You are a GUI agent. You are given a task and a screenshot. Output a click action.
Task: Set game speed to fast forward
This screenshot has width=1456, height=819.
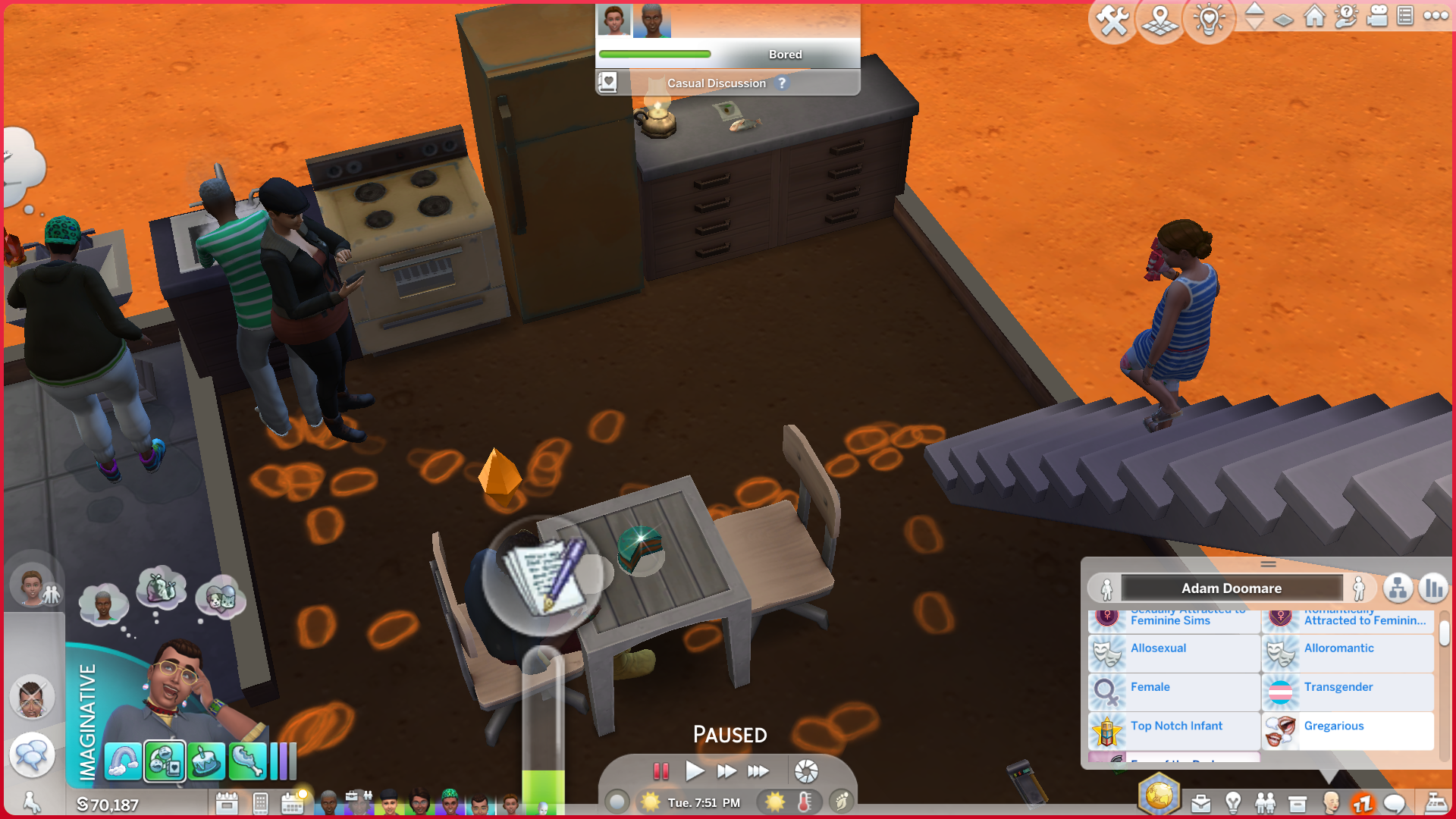[x=726, y=771]
